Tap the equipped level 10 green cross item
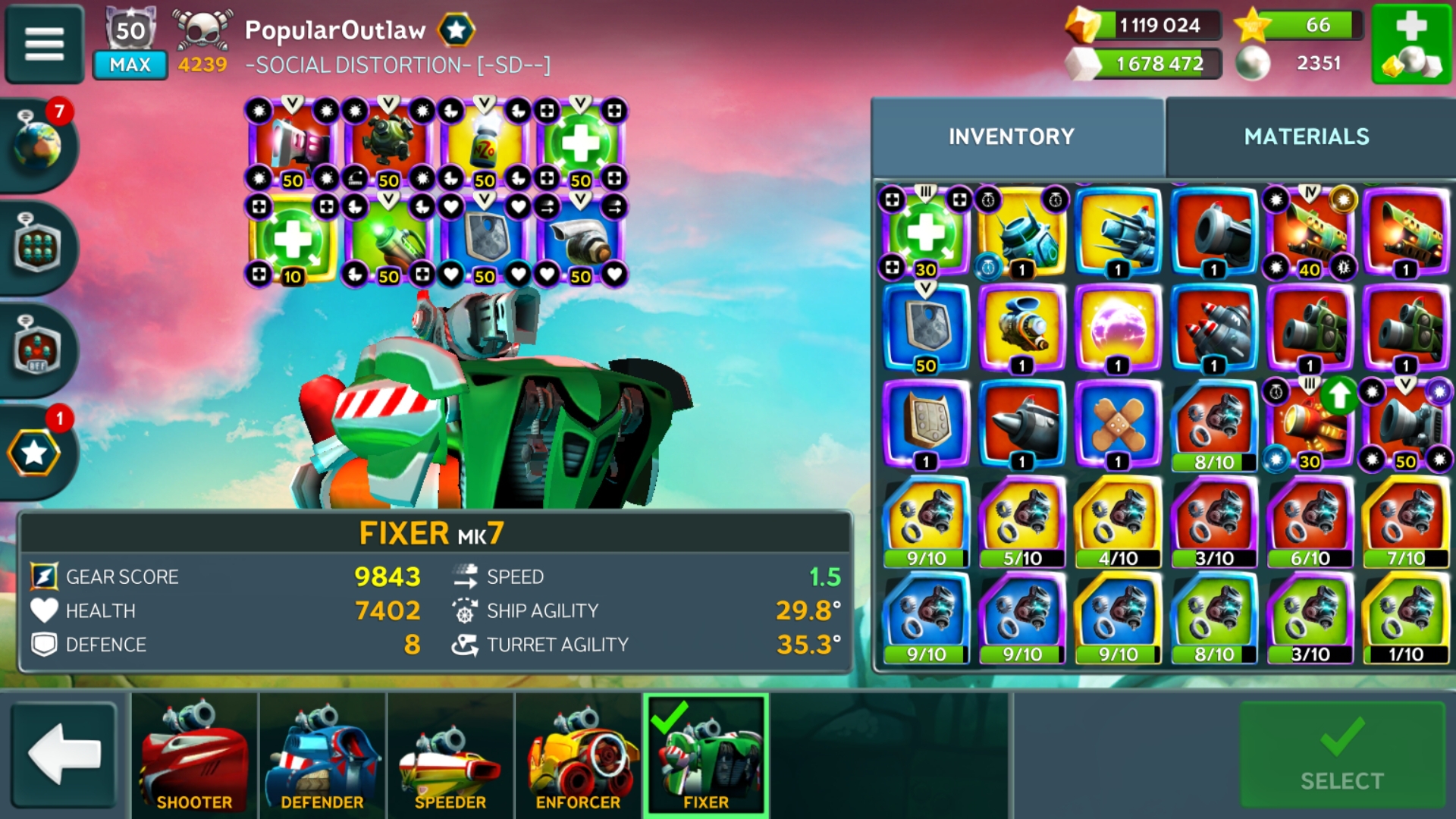This screenshot has width=1456, height=819. coord(292,239)
